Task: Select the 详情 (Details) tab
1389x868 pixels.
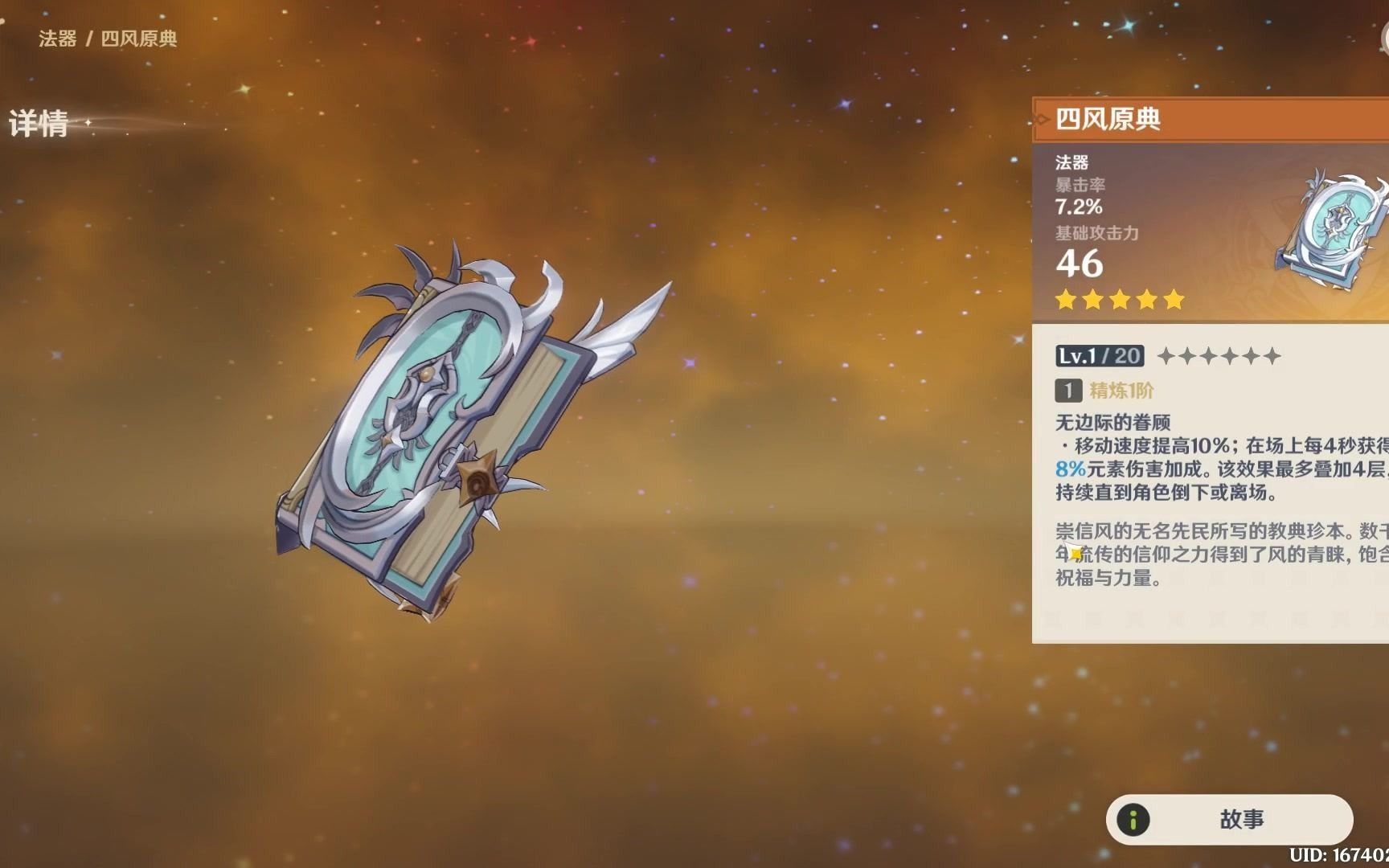Action: click(x=39, y=125)
